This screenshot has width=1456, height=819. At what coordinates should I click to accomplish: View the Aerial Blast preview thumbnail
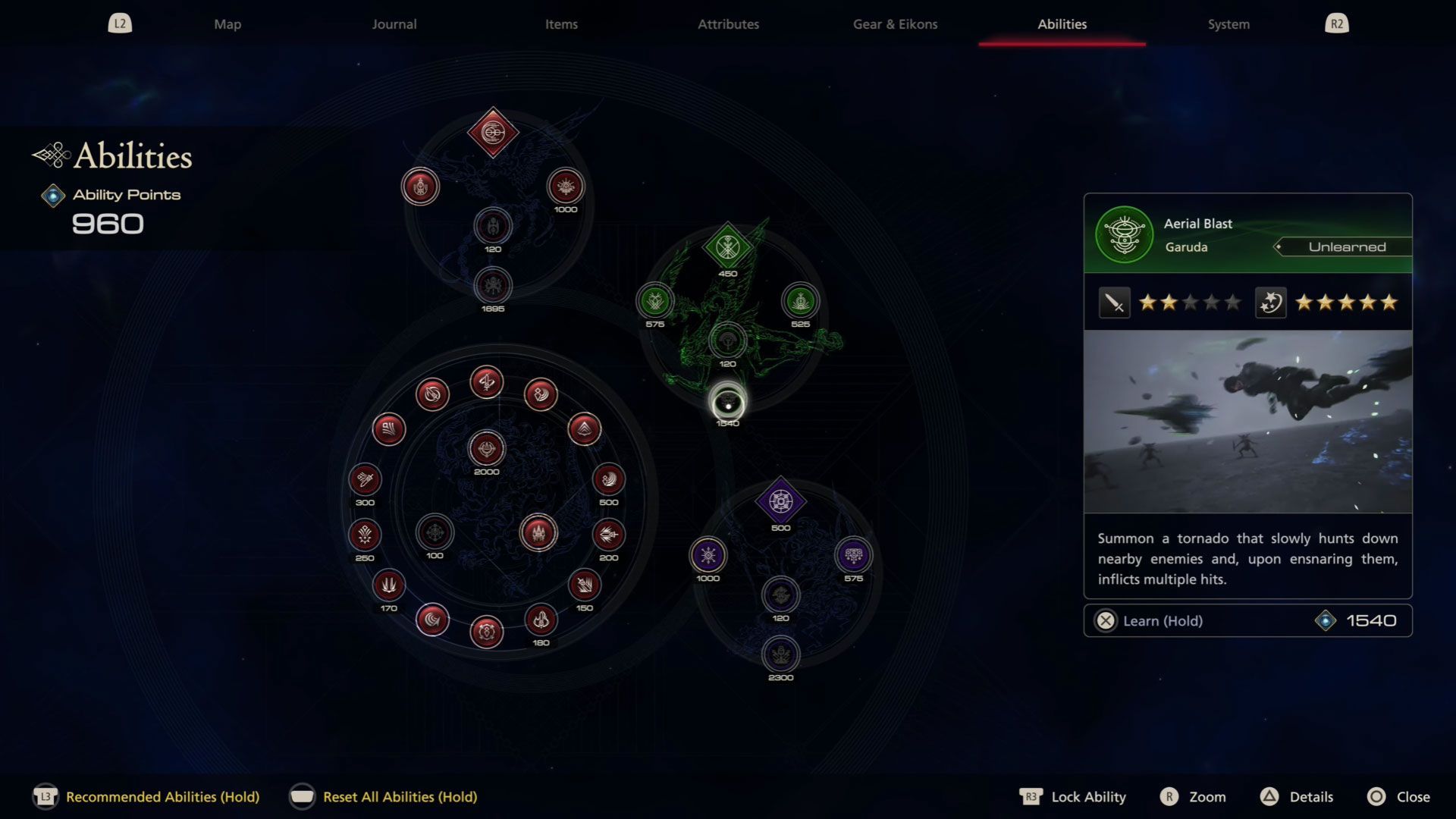tap(1247, 422)
